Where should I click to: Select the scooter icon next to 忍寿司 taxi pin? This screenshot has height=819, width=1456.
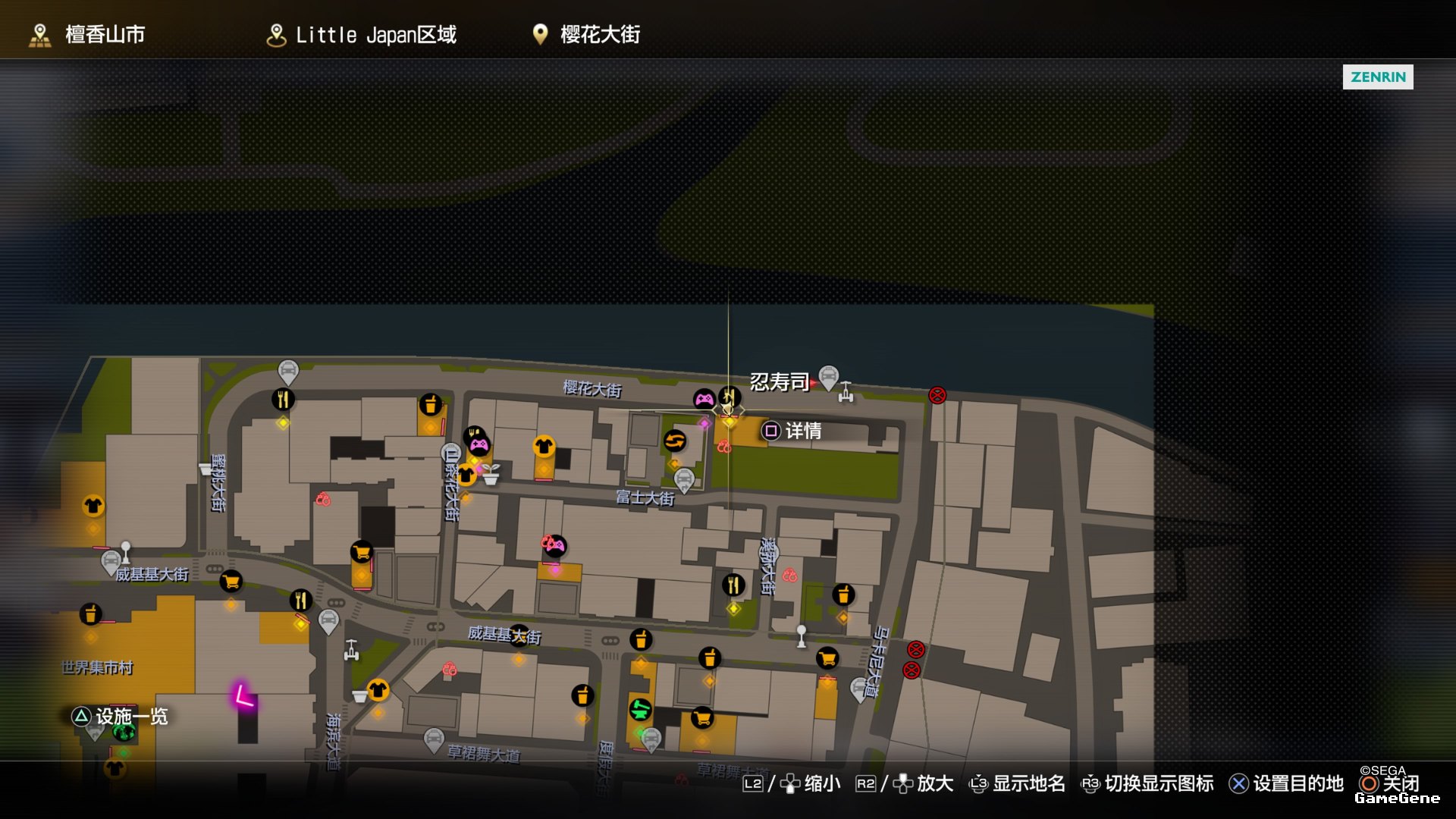click(x=846, y=392)
